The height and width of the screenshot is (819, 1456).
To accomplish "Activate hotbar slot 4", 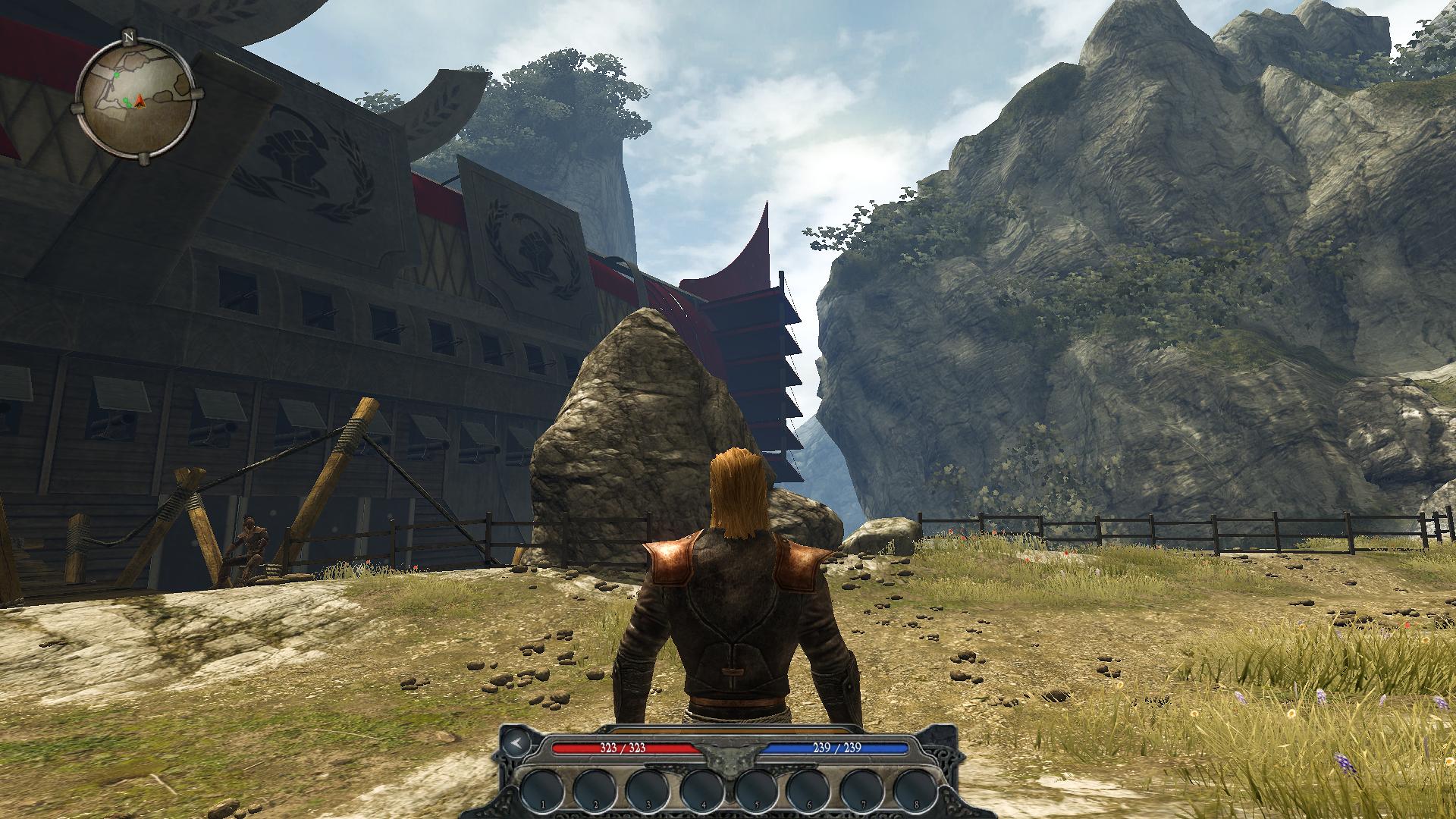I will (702, 789).
